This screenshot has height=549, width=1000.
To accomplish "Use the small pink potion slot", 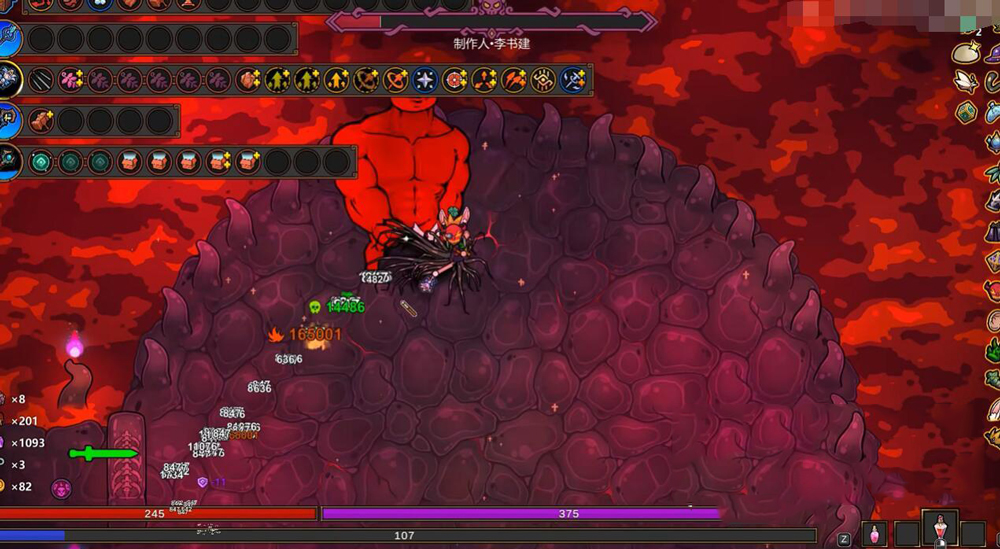I will tap(874, 533).
